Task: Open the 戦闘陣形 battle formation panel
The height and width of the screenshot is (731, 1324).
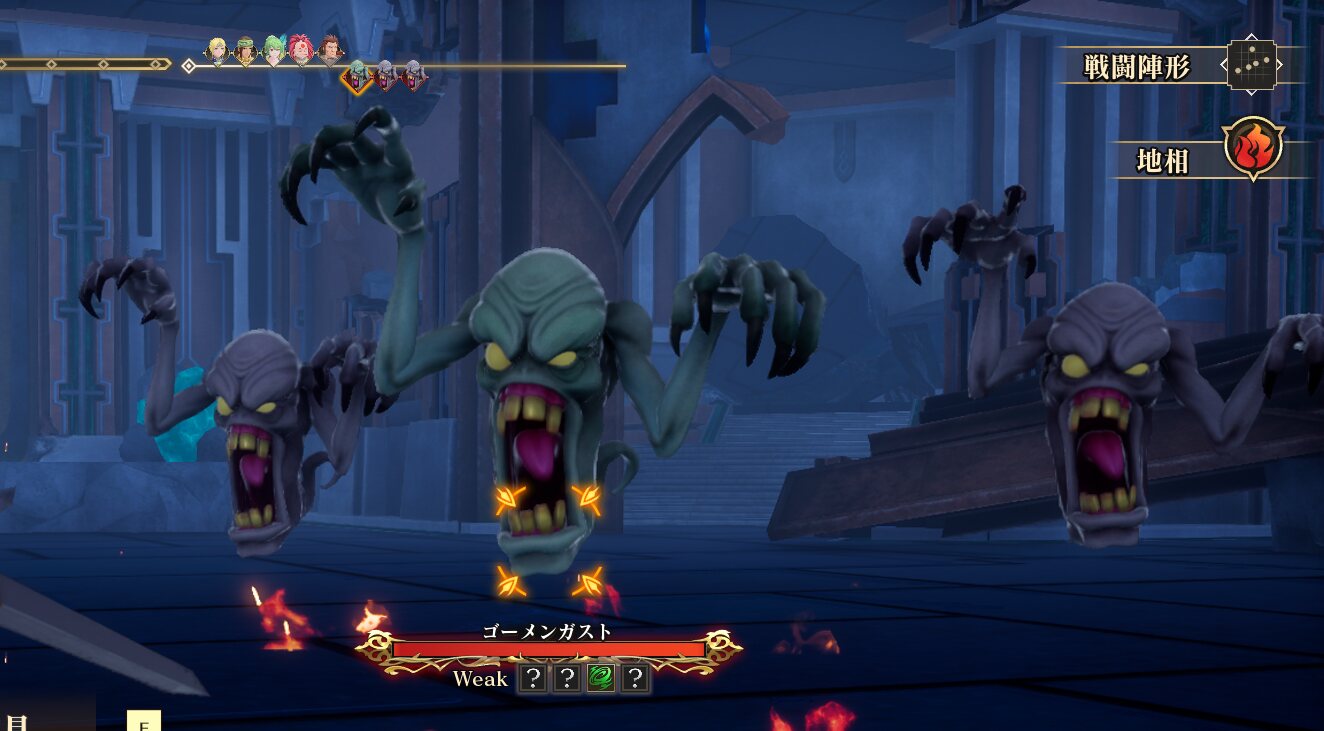Action: tap(1251, 66)
